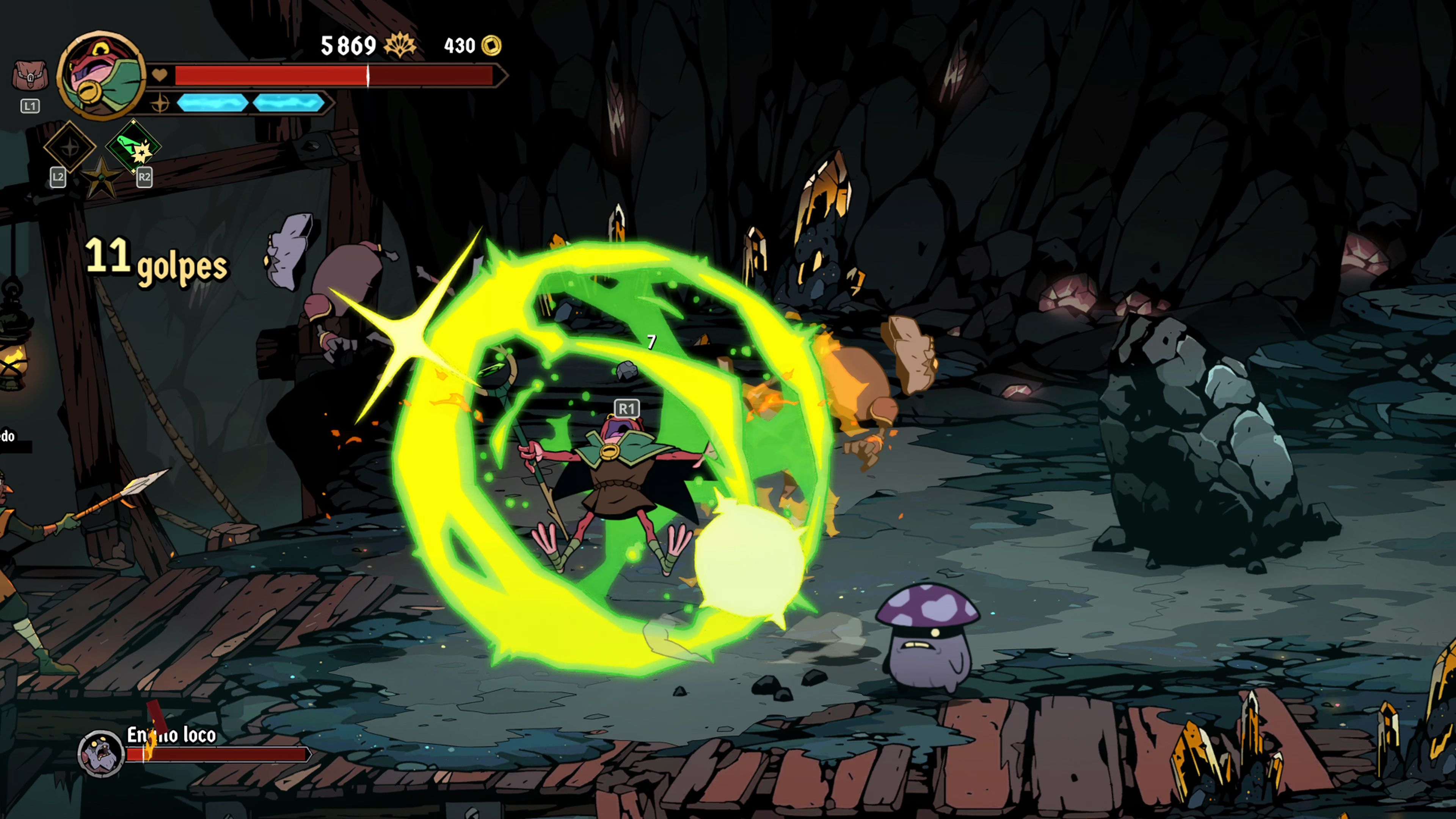Viewport: 1456px width, 819px height.
Task: Activate the green slash ability diamond
Action: [133, 146]
